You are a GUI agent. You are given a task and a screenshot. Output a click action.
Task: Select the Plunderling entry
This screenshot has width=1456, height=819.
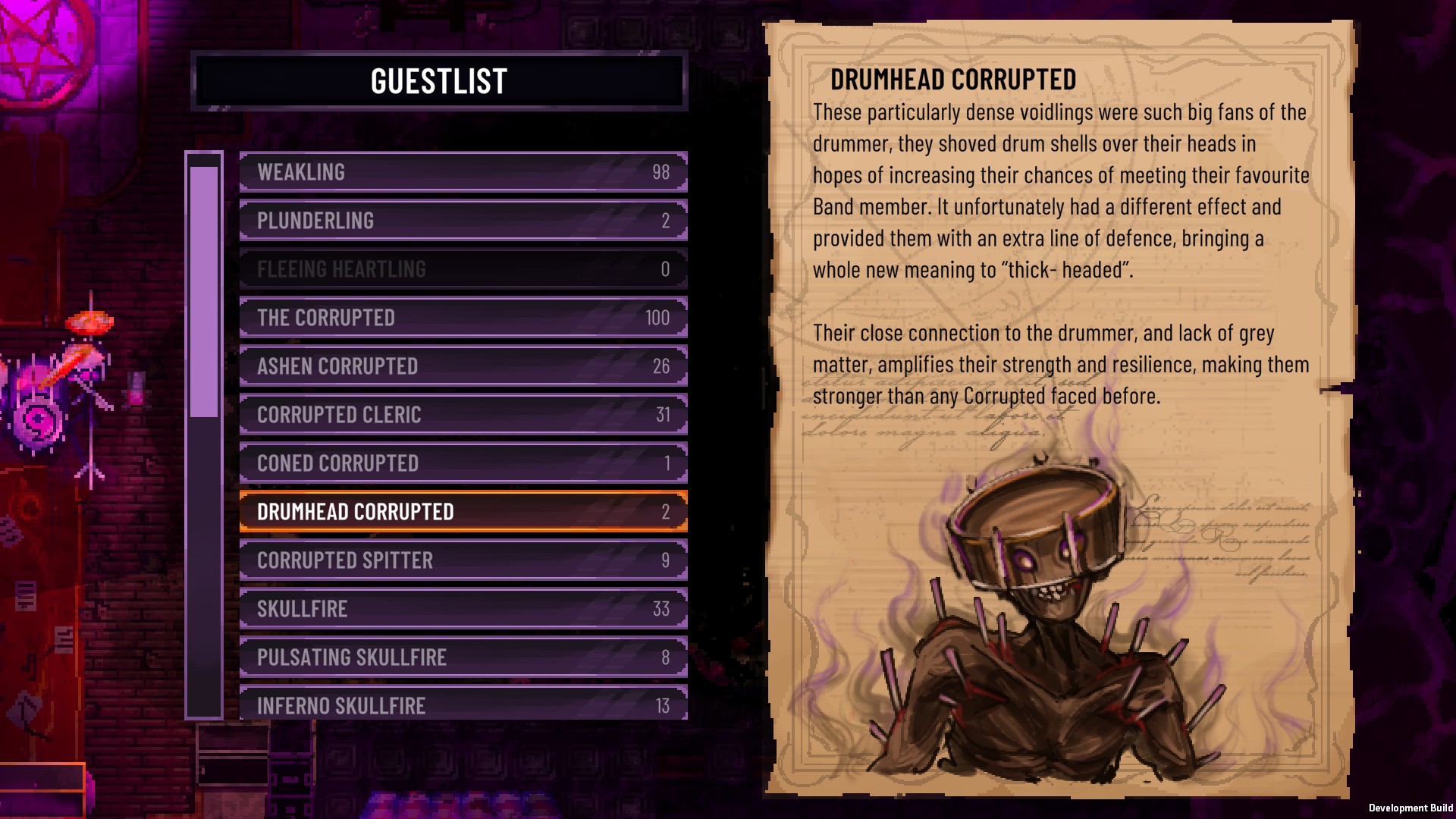coord(463,221)
